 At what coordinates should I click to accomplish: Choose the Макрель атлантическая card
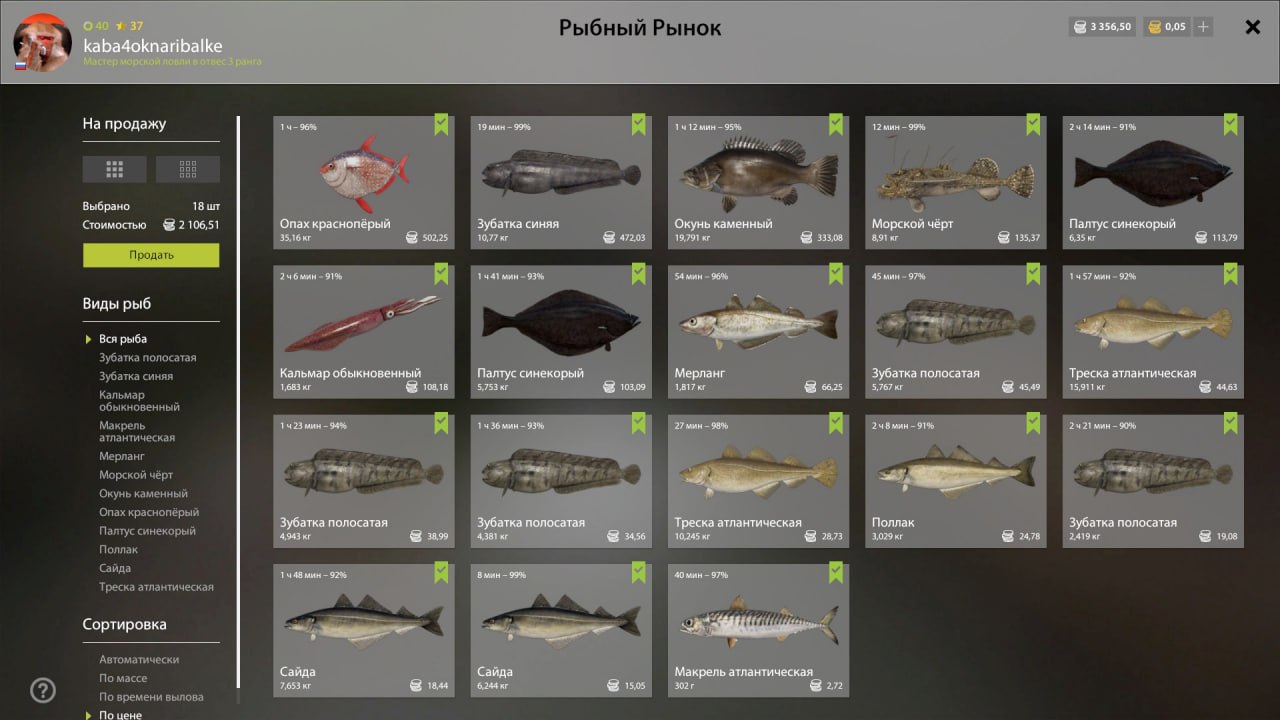pos(757,629)
